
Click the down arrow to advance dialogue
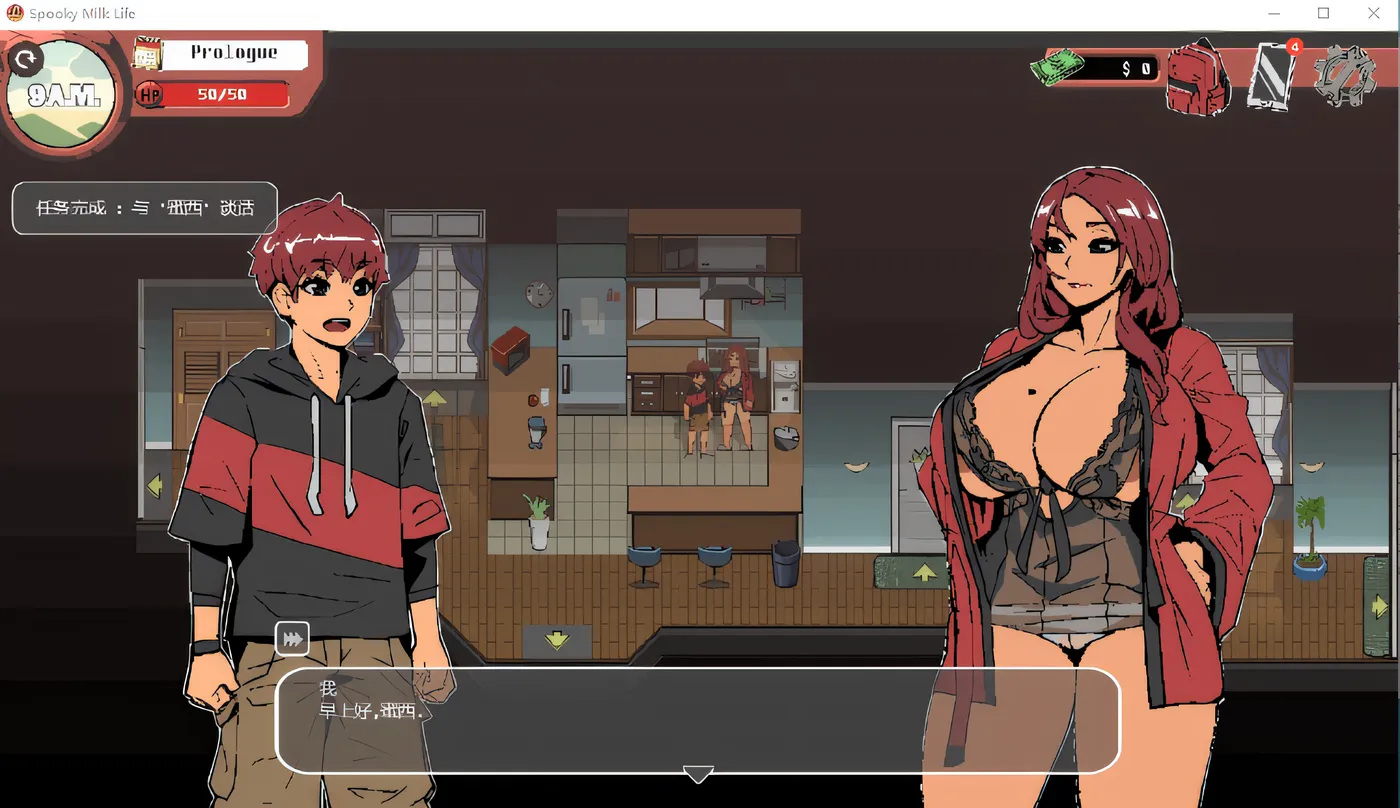698,774
